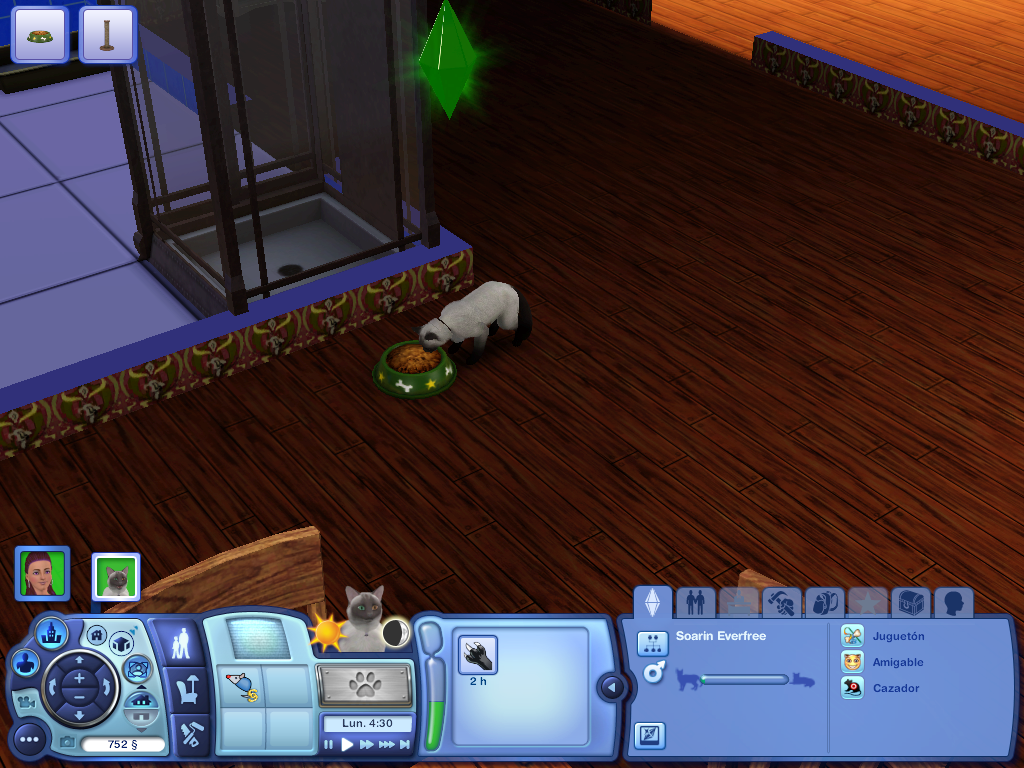Open the head silhouette tab
Screen dimensions: 1024x768
(x=953, y=602)
